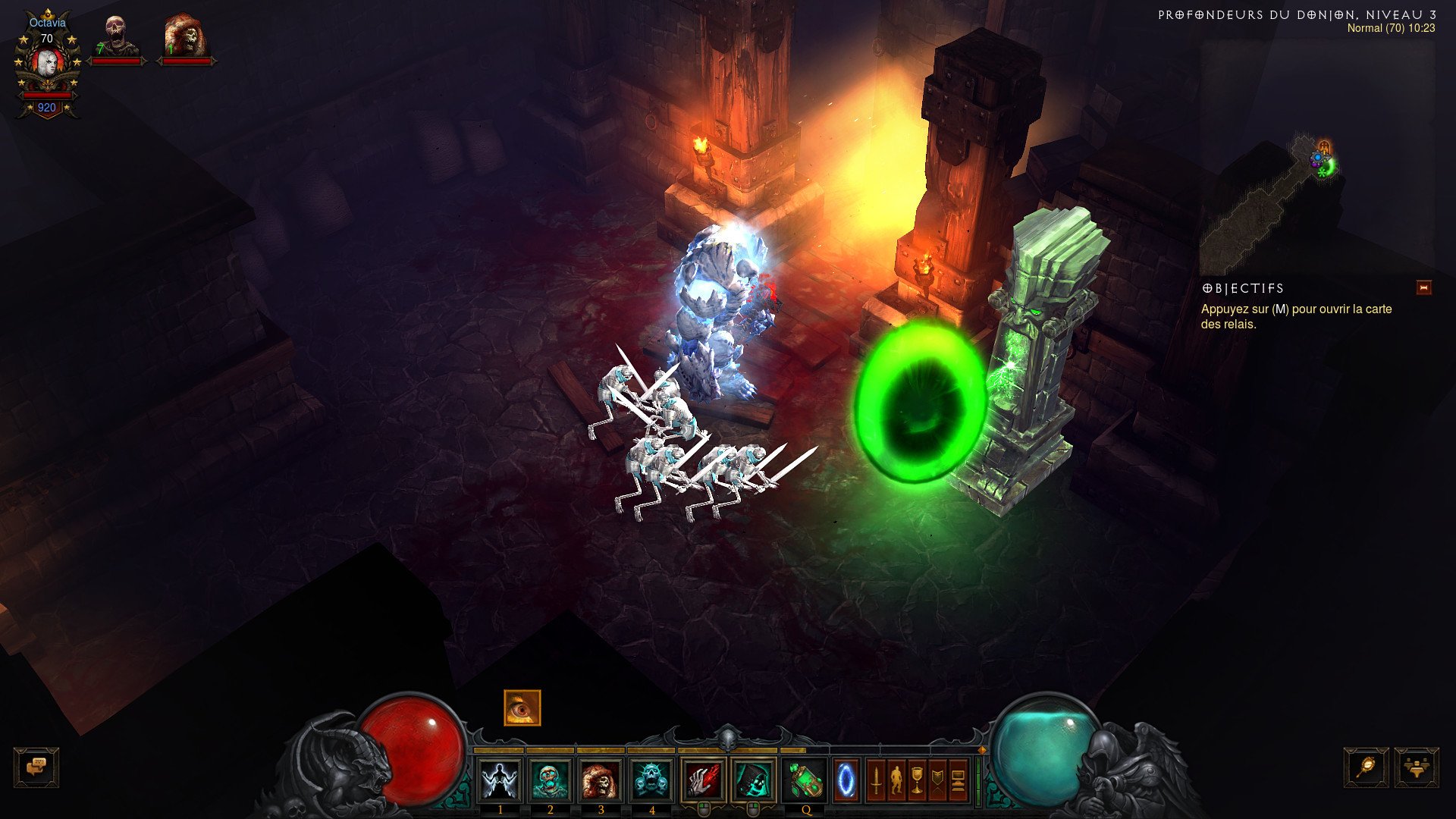Open the skills menu with the sword icon
Image resolution: width=1456 pixels, height=819 pixels.
[876, 780]
